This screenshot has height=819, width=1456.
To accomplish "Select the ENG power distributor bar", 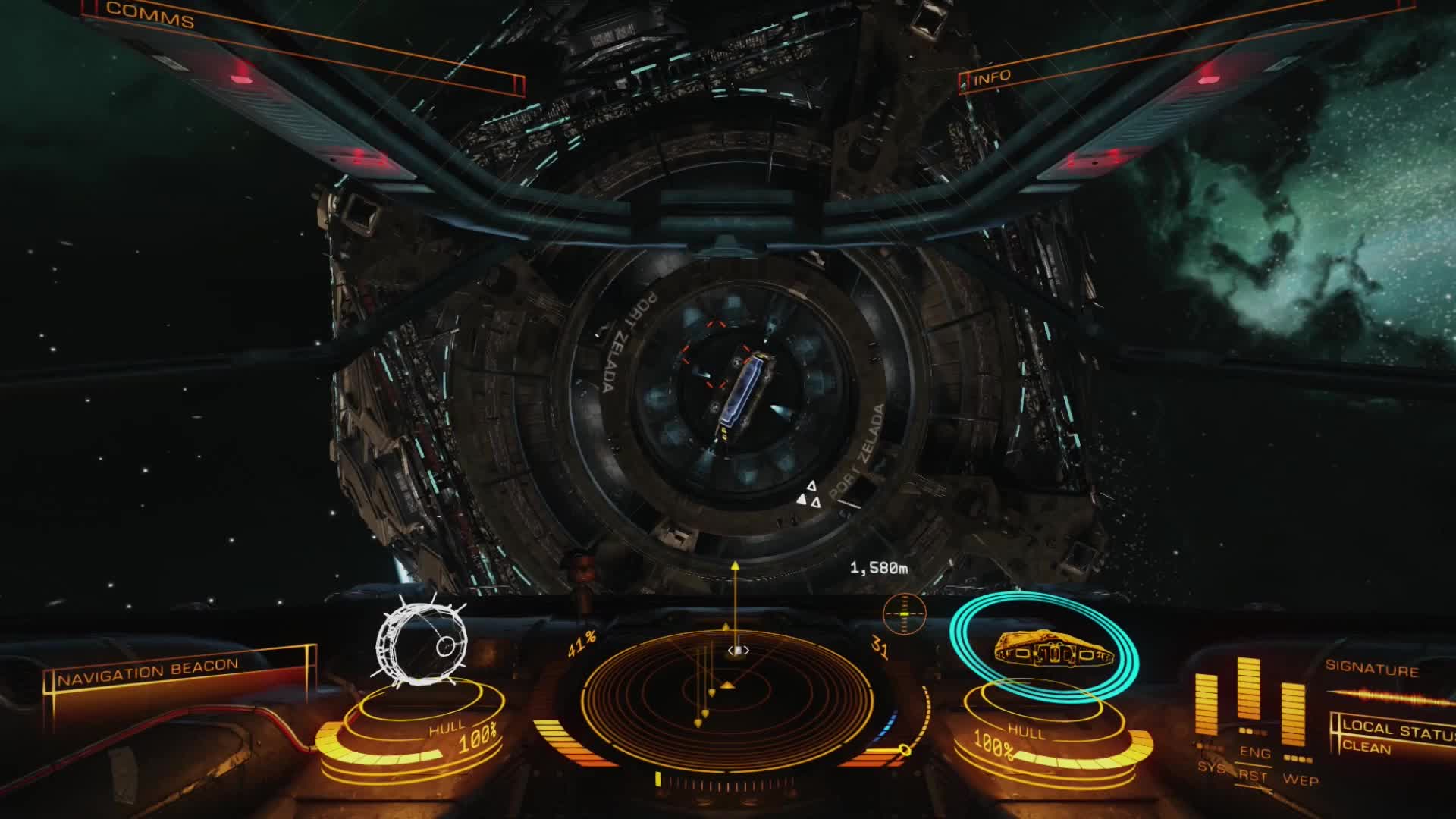I will point(1248,690).
